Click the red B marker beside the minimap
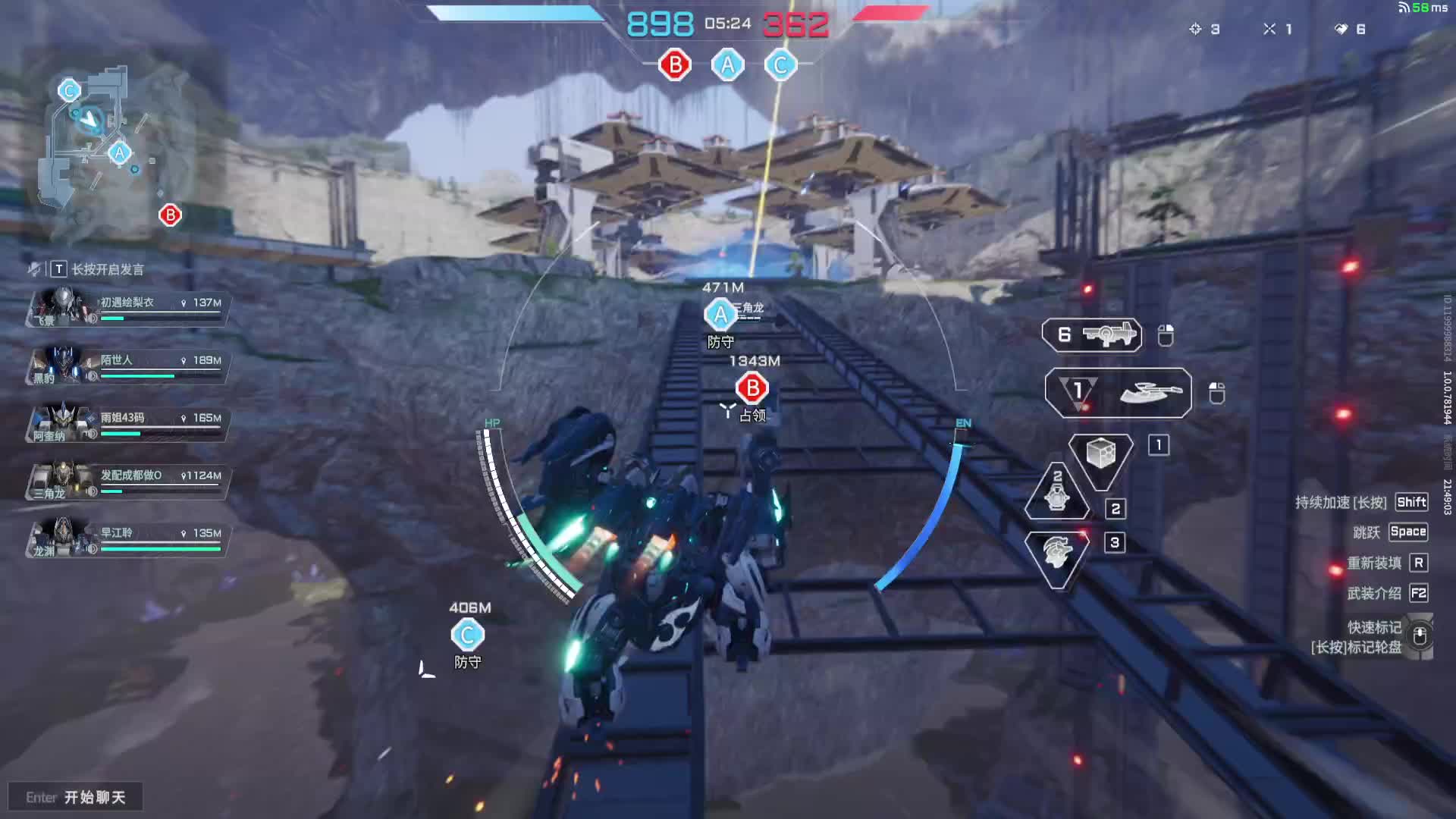 [170, 215]
